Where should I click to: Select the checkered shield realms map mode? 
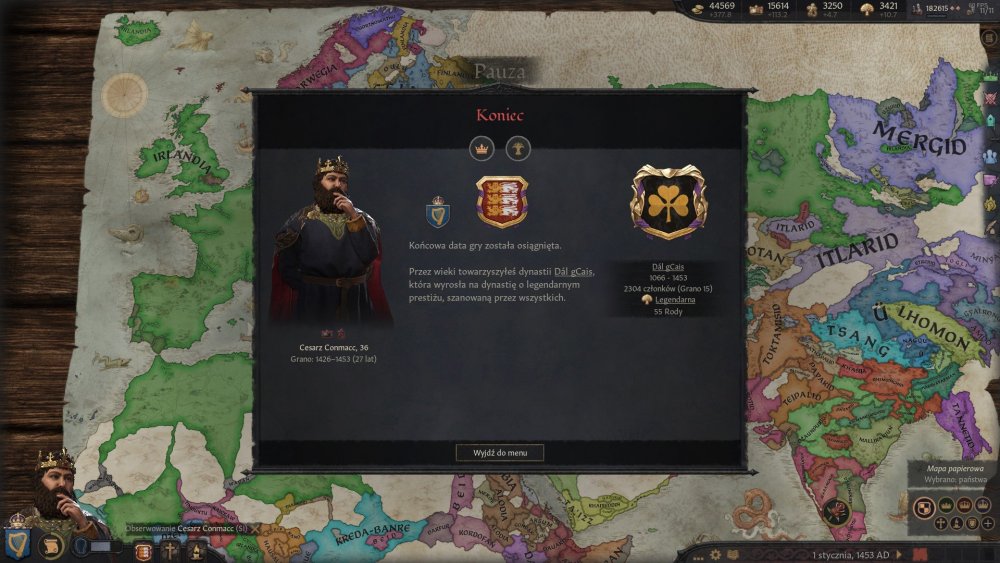click(x=920, y=506)
